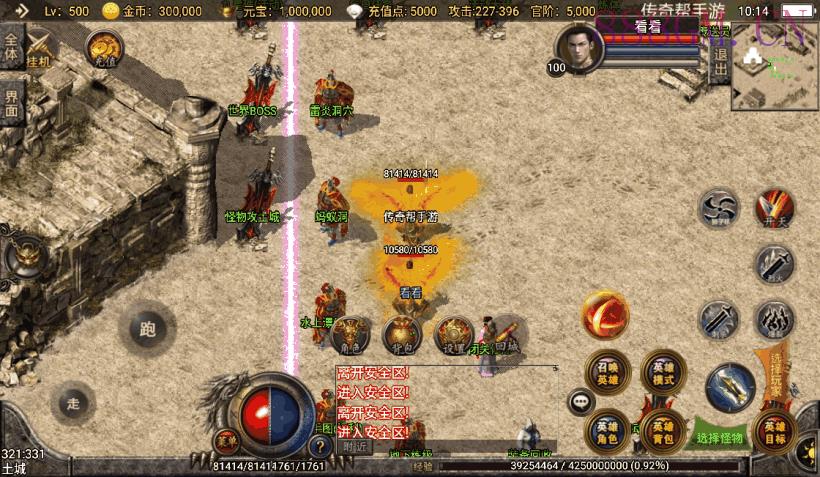The width and height of the screenshot is (820, 477).
Task: Tap the 跑 run button
Action: [148, 327]
